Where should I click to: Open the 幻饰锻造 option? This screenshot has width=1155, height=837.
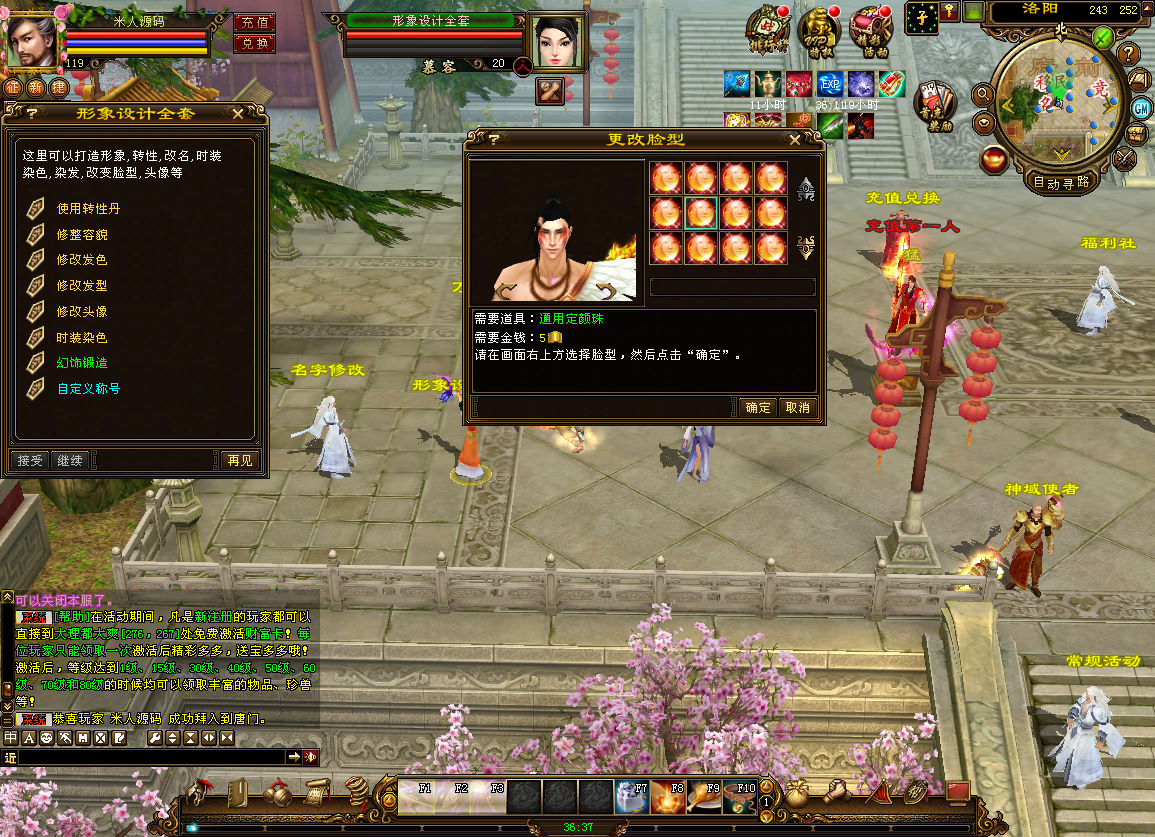pyautogui.click(x=81, y=363)
